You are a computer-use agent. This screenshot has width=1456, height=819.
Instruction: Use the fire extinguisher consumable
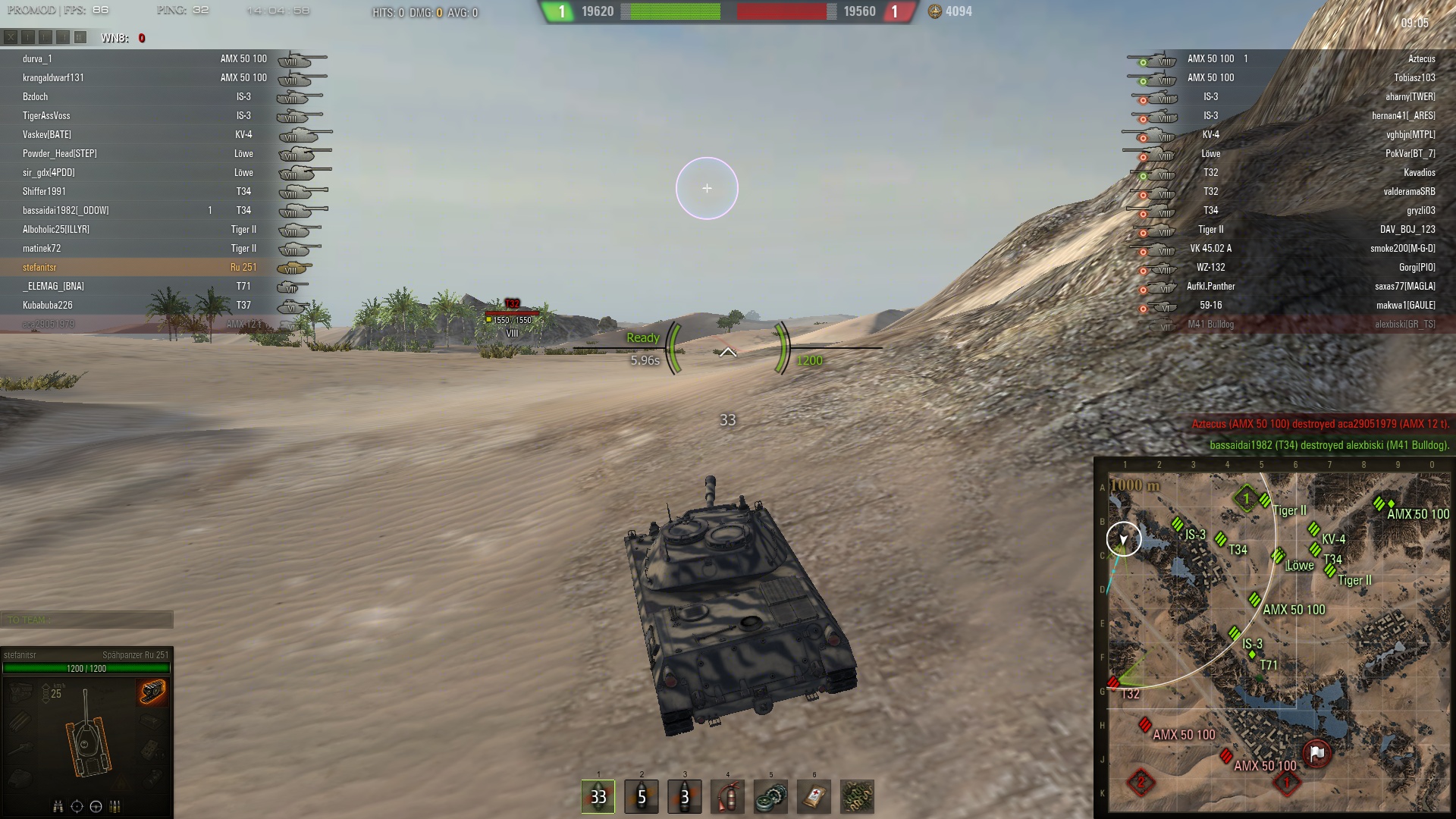point(728,796)
